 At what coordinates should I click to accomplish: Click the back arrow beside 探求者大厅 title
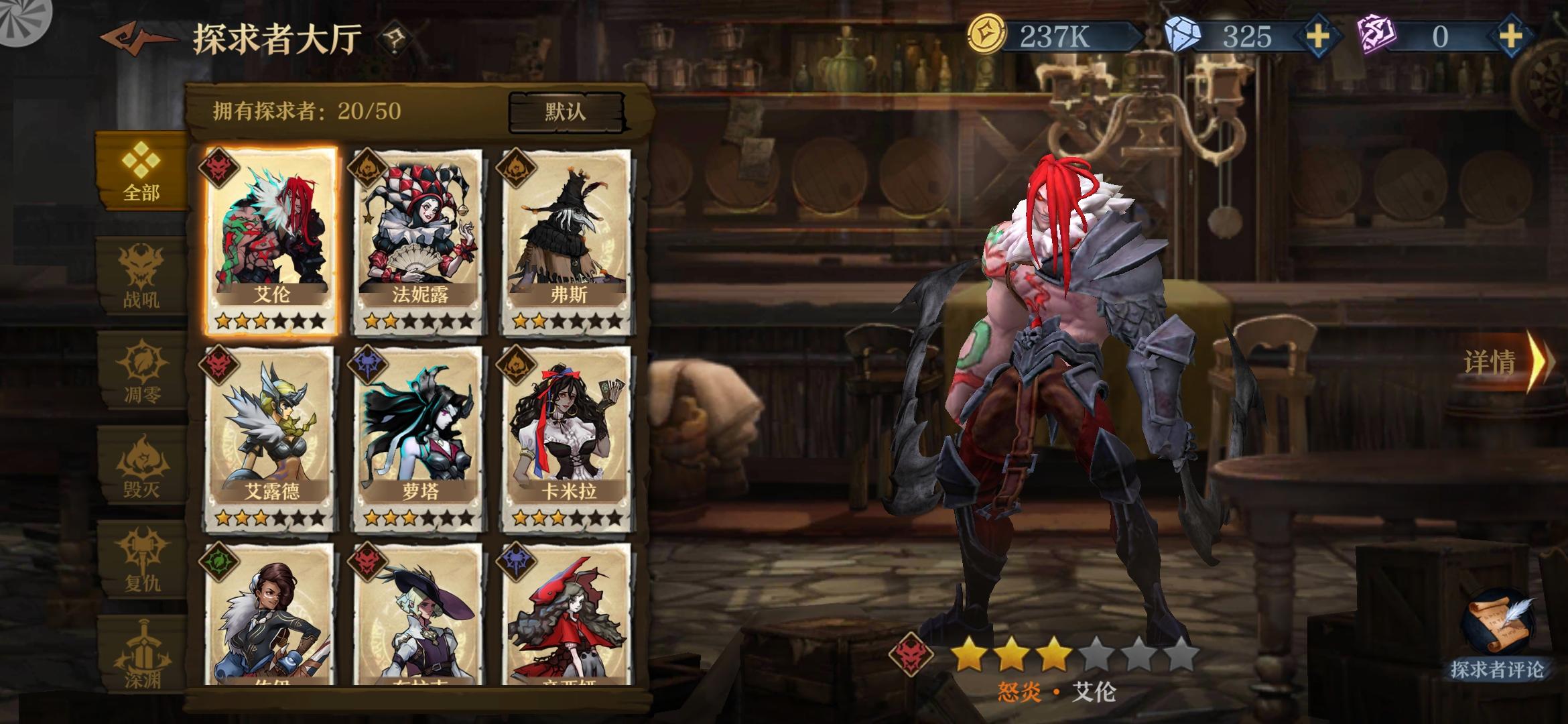point(131,38)
